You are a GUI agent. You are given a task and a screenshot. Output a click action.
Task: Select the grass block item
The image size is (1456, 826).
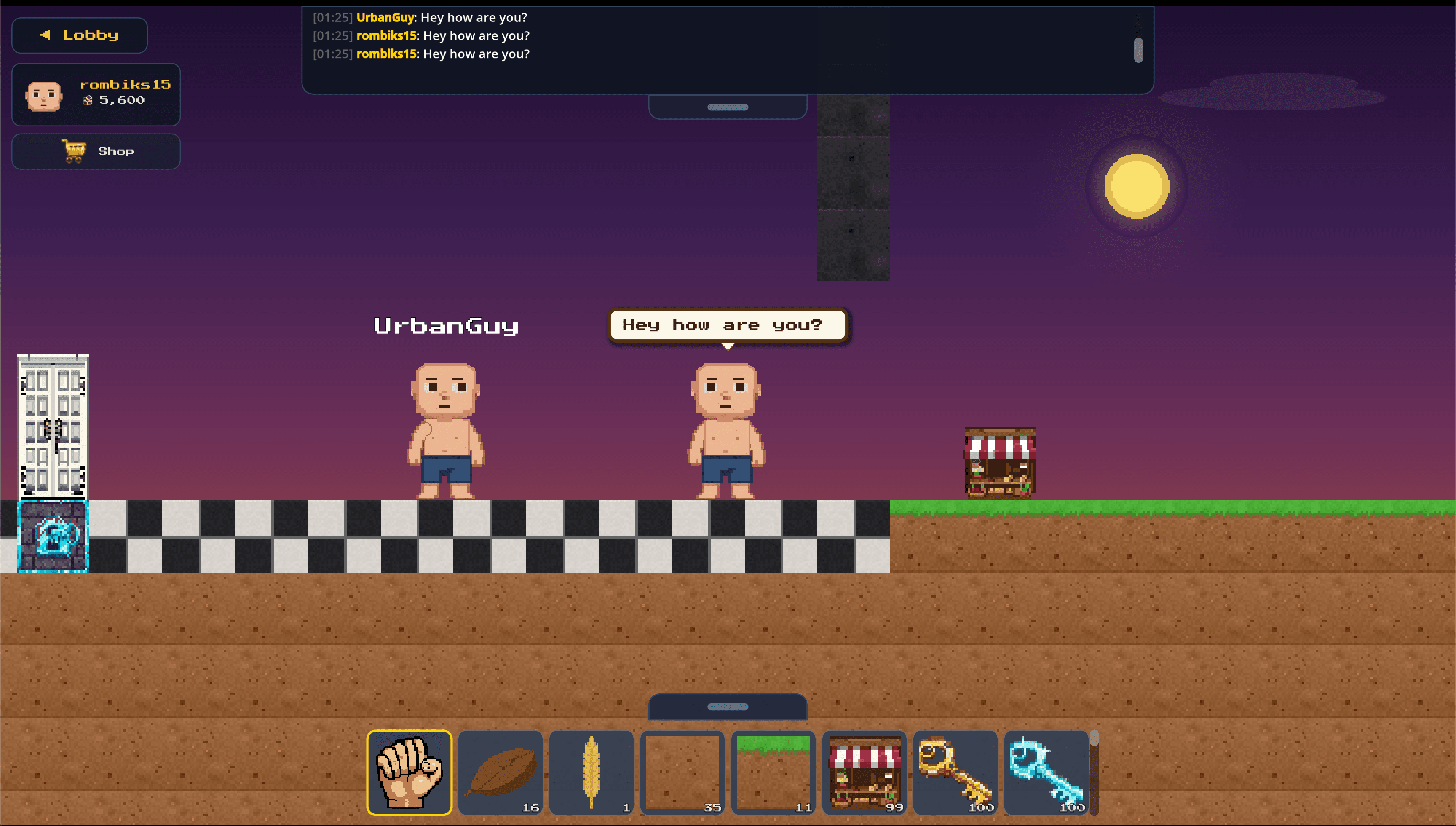[x=773, y=772]
